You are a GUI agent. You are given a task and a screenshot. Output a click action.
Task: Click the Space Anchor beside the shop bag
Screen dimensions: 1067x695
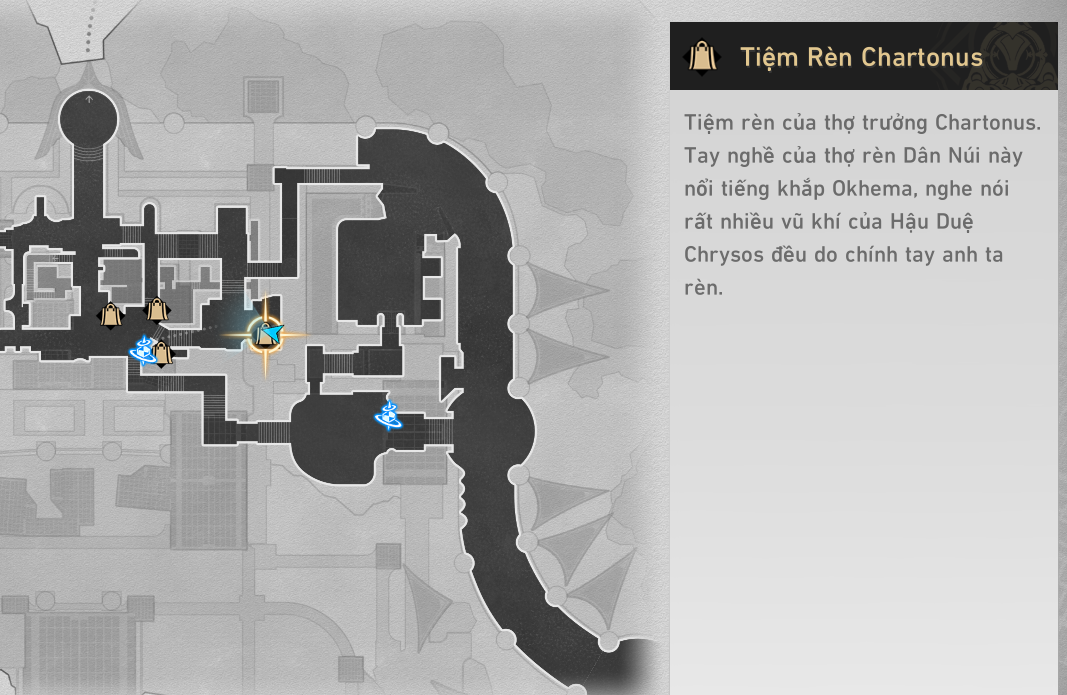click(143, 350)
